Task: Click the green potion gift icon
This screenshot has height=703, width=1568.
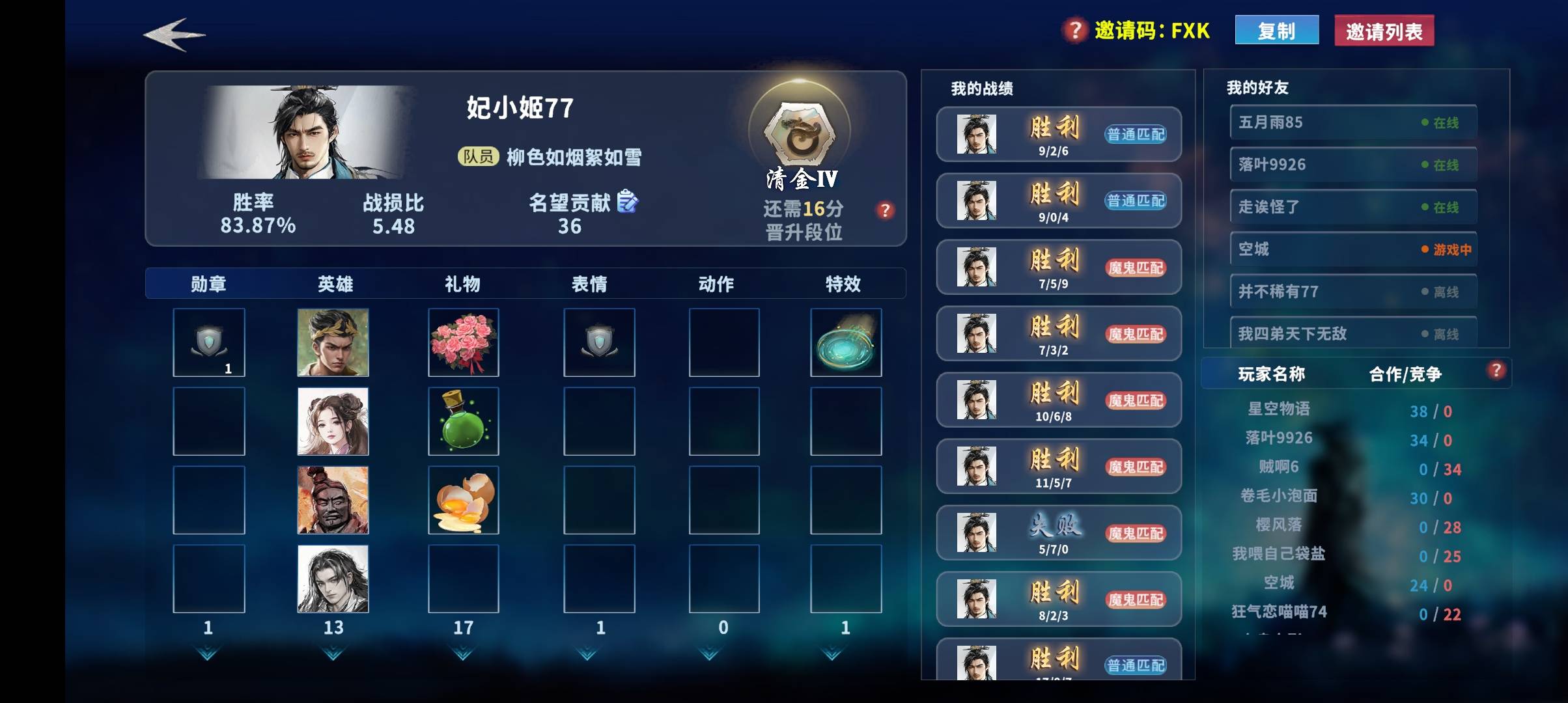Action: click(463, 420)
